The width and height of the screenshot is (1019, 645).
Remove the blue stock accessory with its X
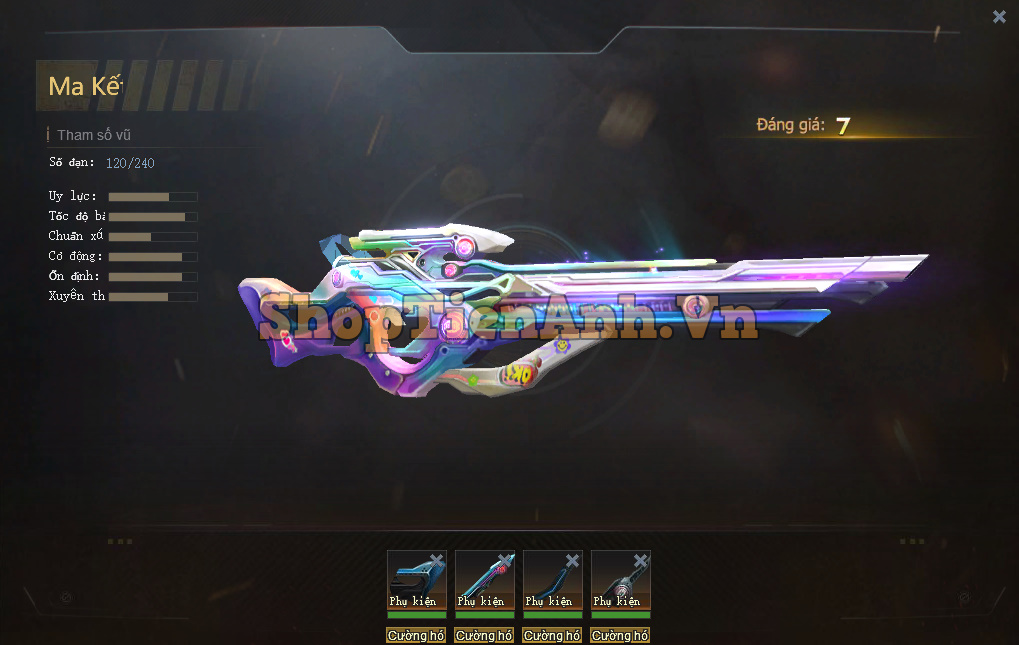point(437,561)
